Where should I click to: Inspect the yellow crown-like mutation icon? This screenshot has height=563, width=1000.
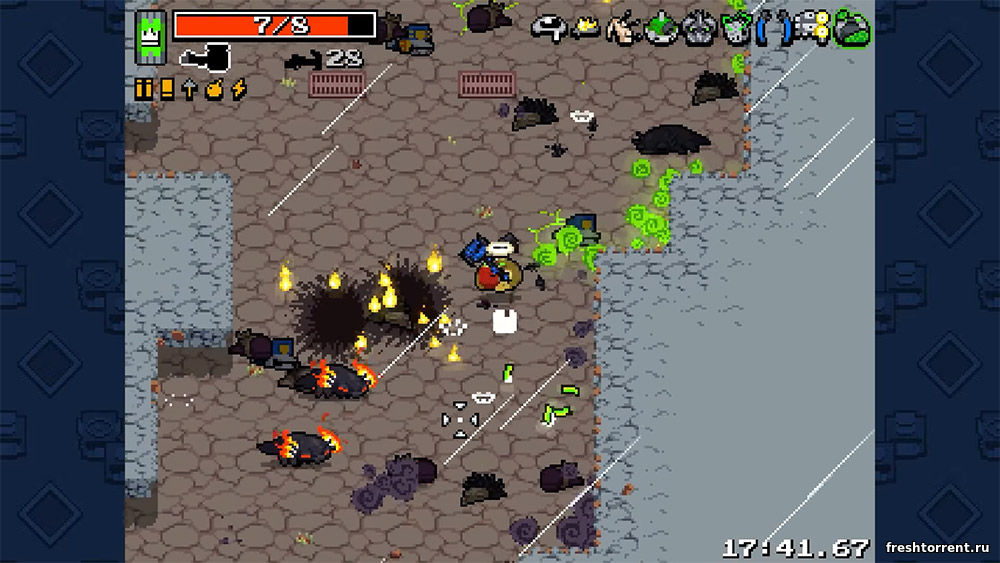(x=587, y=28)
